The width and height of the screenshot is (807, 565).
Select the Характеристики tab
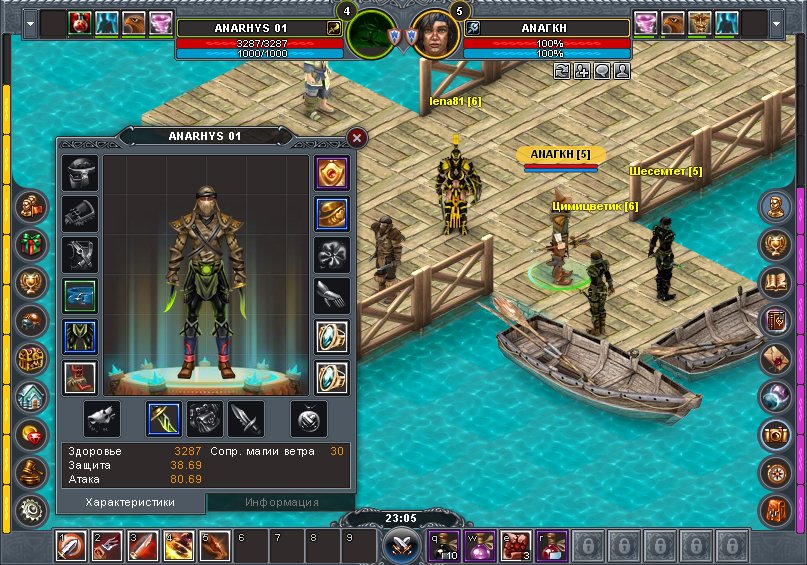(130, 502)
